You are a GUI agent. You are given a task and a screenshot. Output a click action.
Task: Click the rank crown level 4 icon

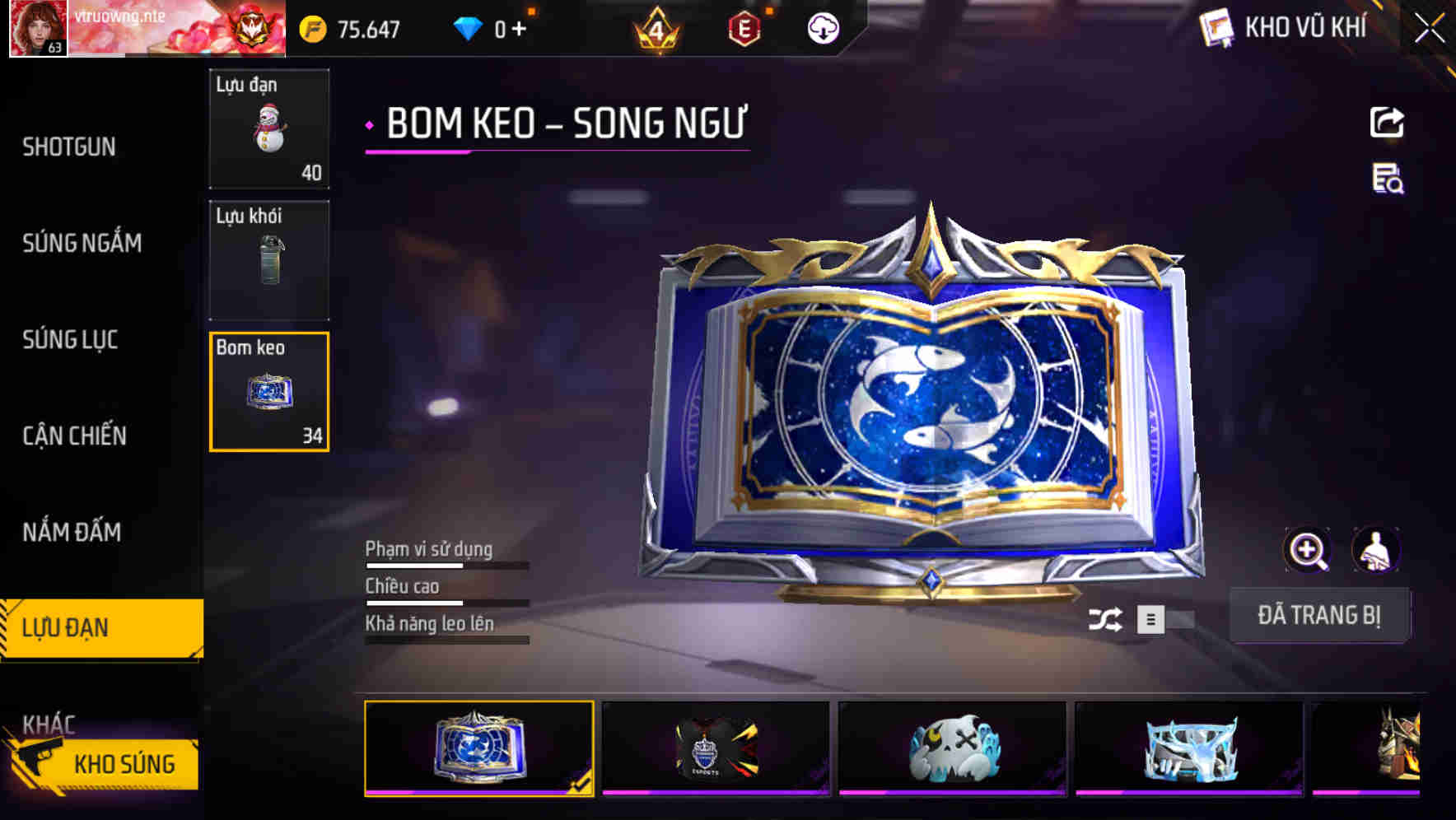(656, 28)
